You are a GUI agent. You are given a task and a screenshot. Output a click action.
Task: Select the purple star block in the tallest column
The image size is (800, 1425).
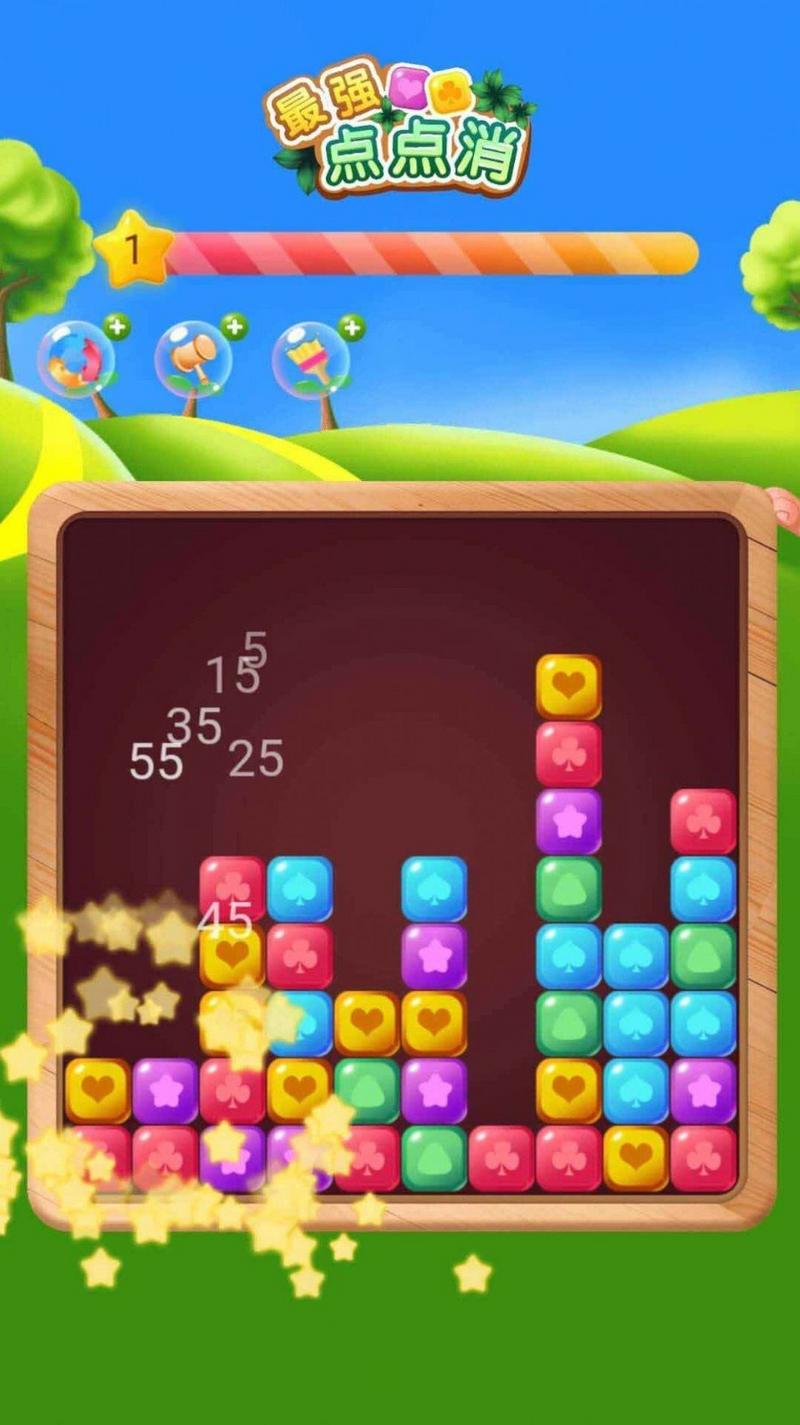click(568, 821)
